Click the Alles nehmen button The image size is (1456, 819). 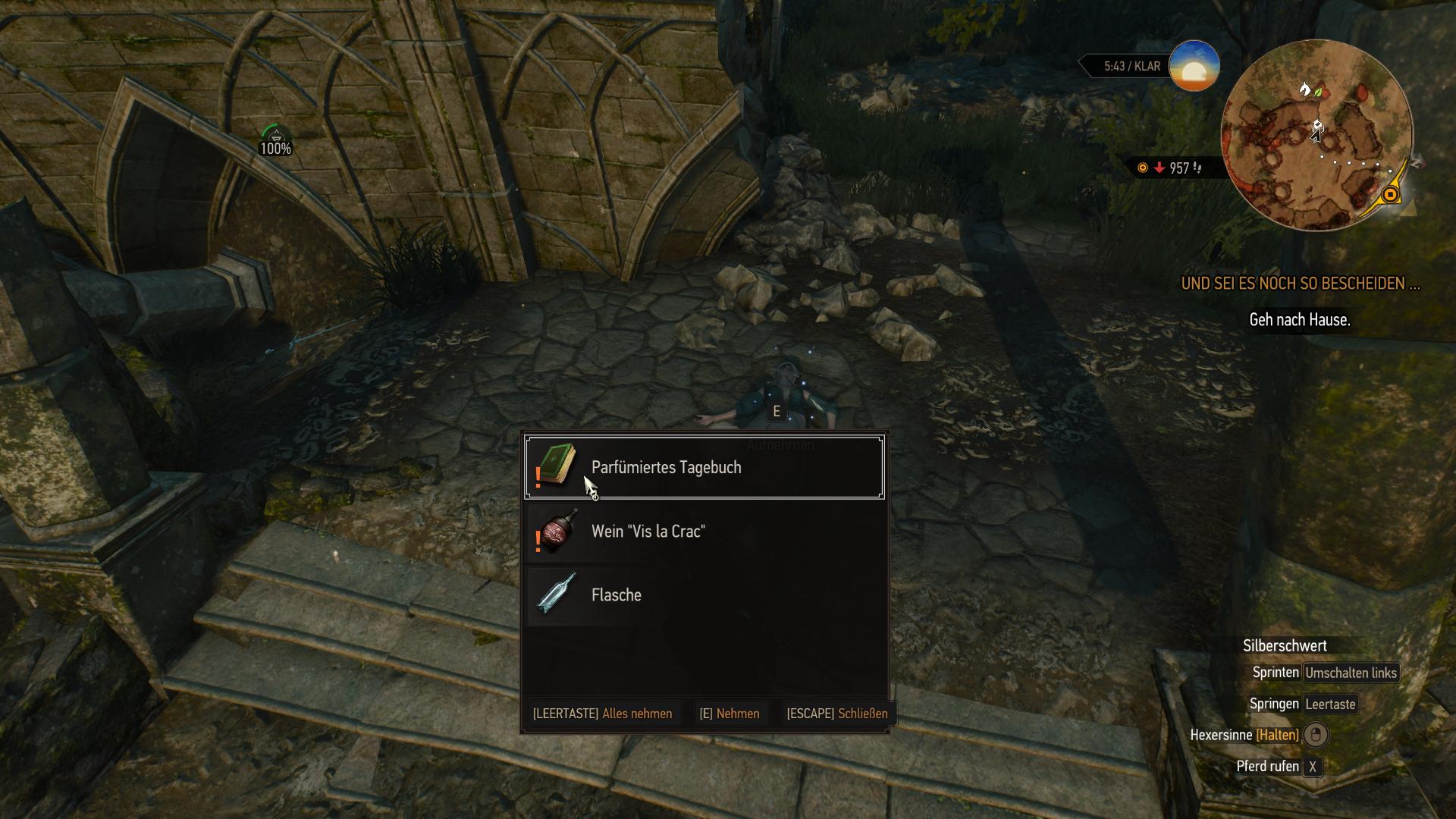click(x=603, y=714)
